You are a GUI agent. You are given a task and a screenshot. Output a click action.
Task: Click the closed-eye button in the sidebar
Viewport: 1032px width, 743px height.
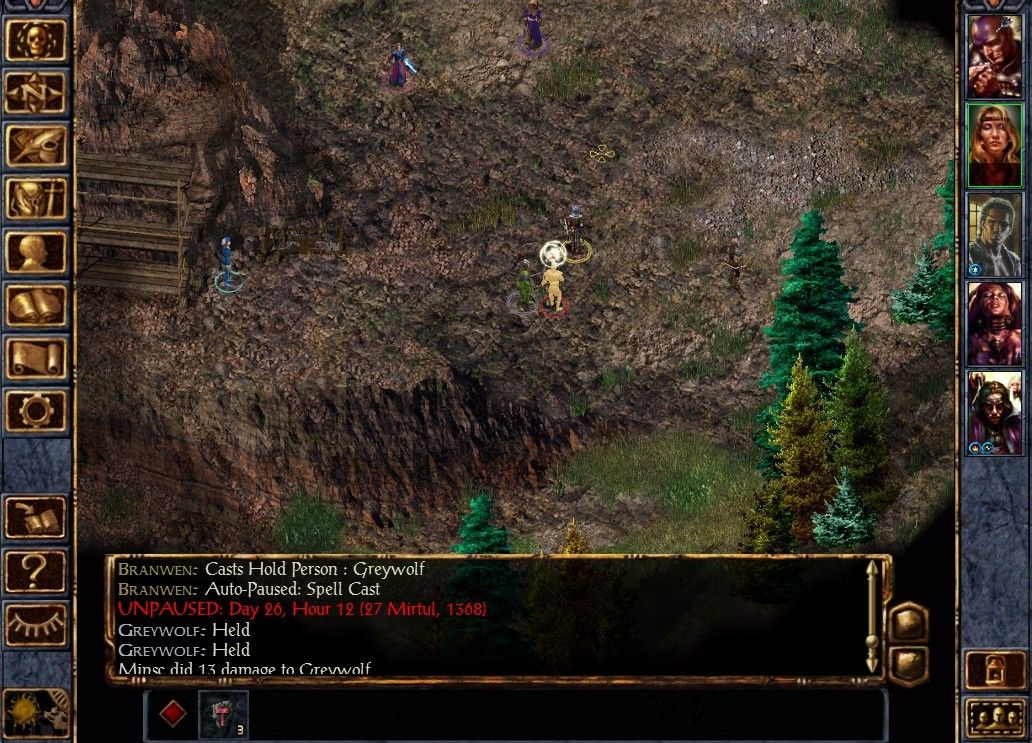click(36, 624)
